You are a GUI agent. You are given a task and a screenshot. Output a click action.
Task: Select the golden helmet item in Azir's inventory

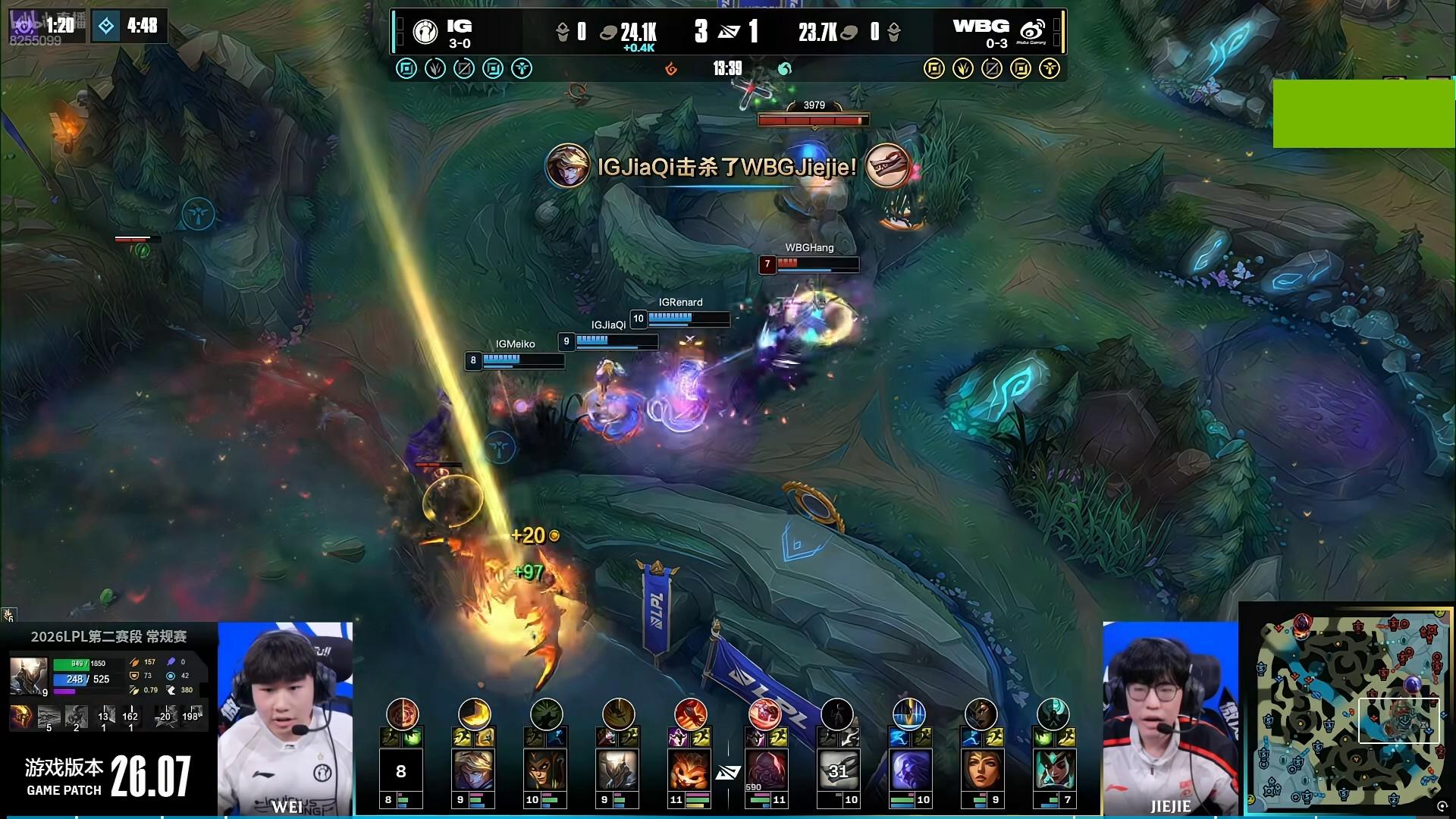pos(20,716)
